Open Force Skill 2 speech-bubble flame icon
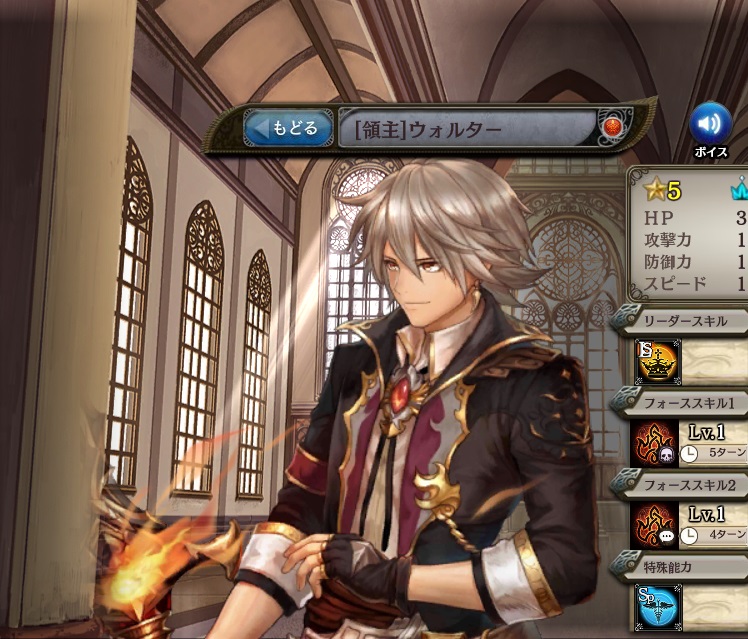Viewport: 748px width, 639px height. (657, 525)
